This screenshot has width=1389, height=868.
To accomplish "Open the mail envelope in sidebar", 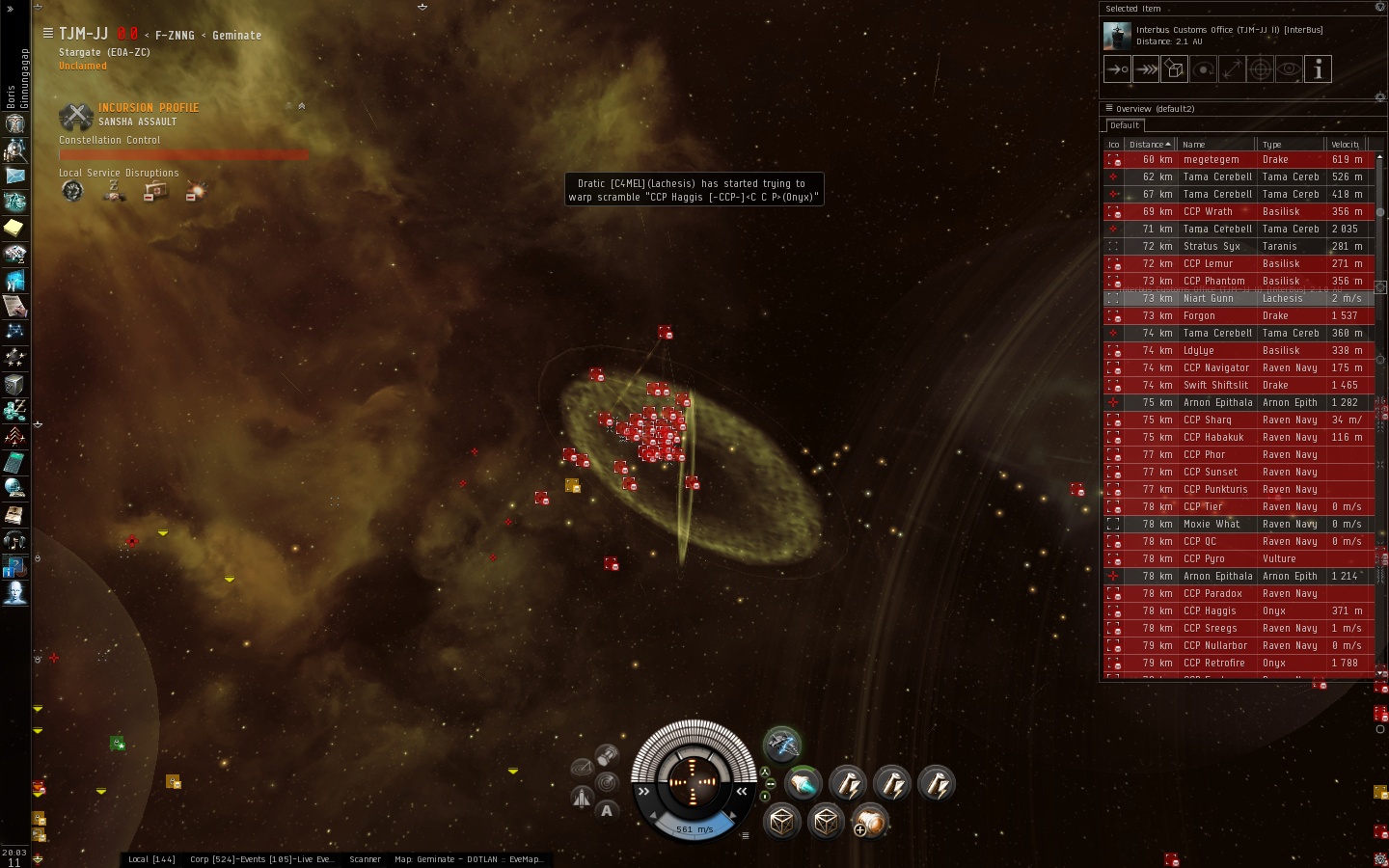I will tap(14, 176).
